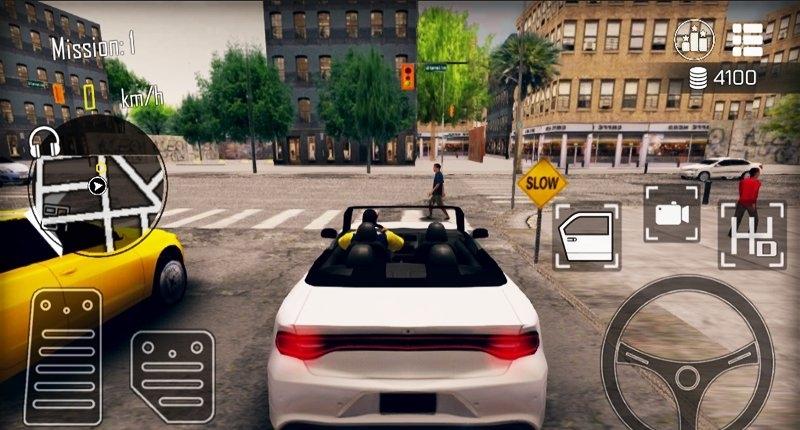Open the circular minimap
The width and height of the screenshot is (800, 430).
pyautogui.click(x=99, y=184)
